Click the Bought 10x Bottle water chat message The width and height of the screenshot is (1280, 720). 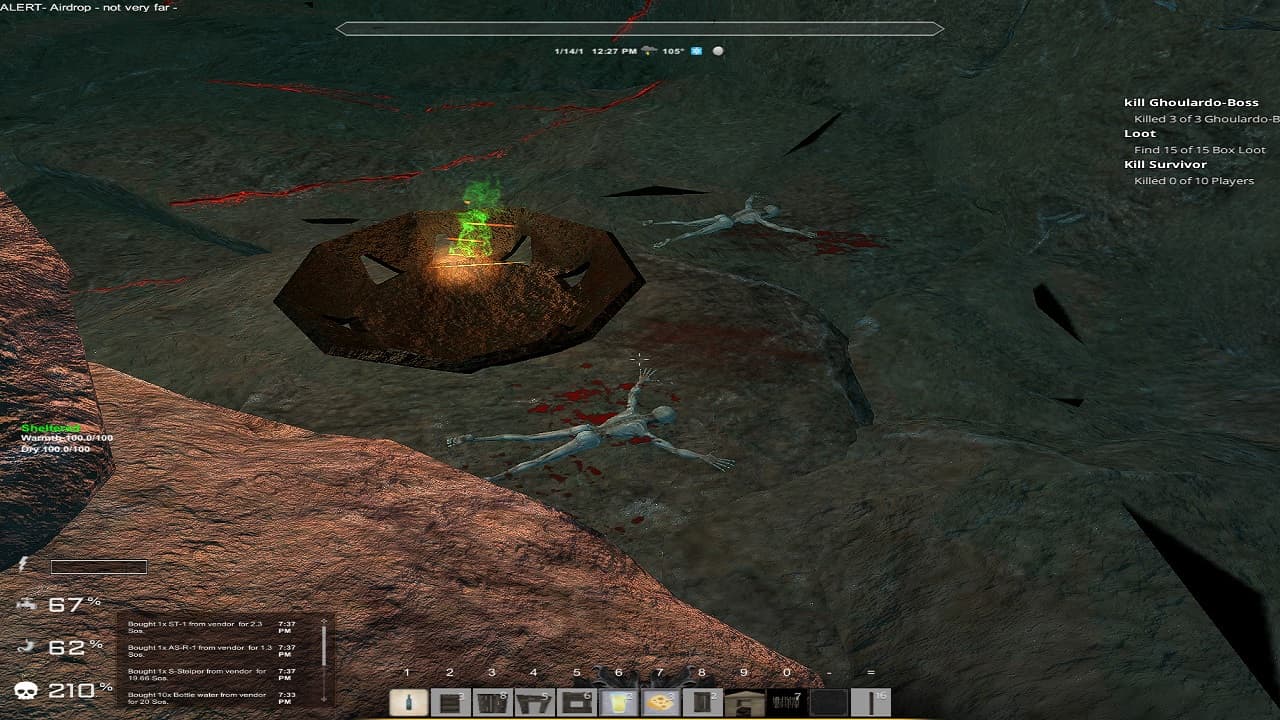click(195, 697)
